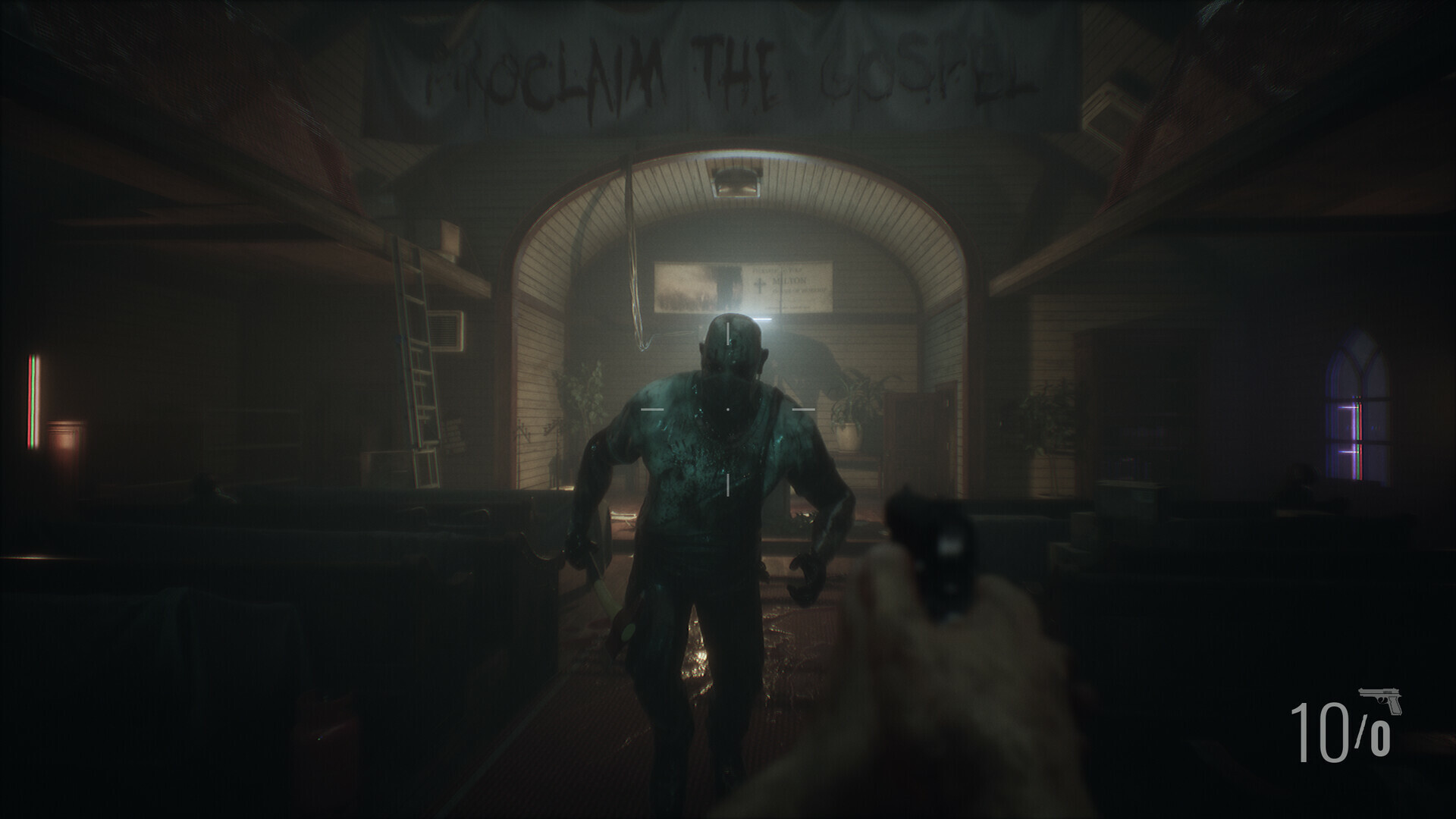
Task: Expand the PROCLAIM THE GOSPEL banner
Action: click(728, 68)
